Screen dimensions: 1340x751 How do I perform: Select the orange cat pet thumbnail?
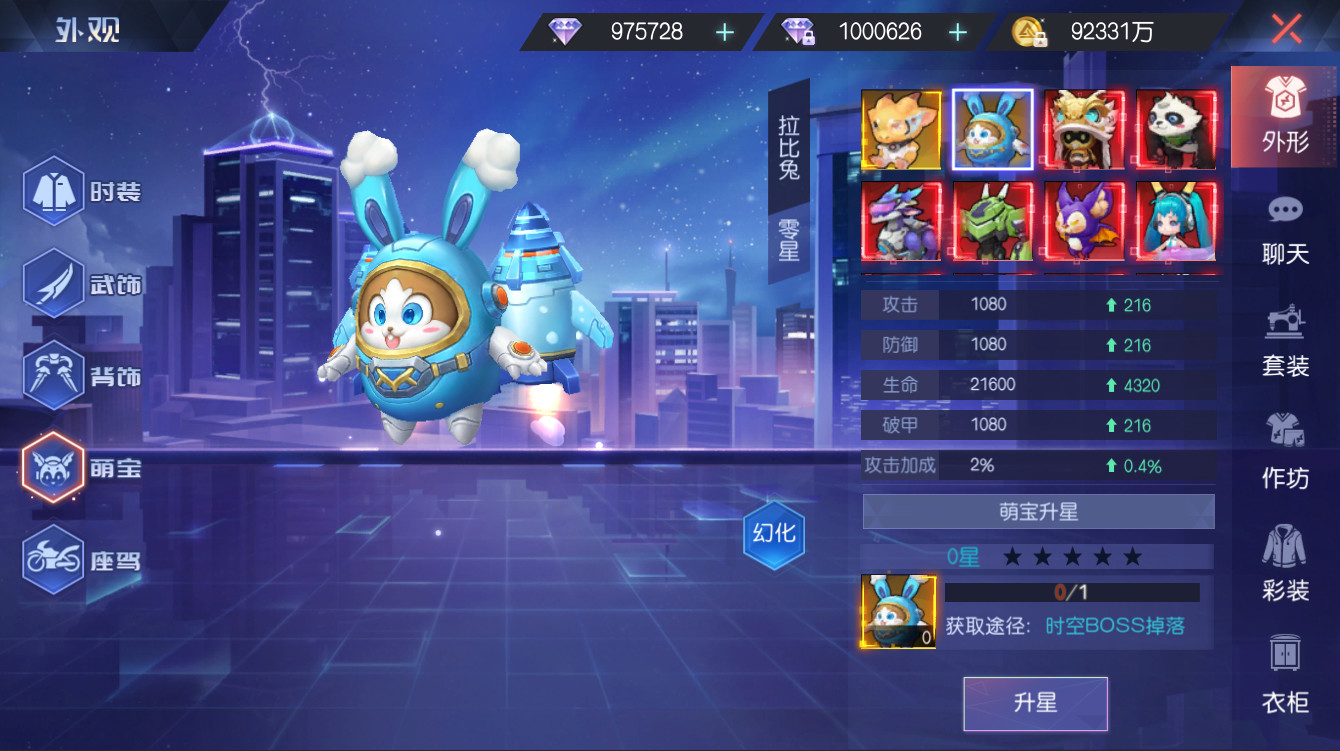pyautogui.click(x=900, y=127)
